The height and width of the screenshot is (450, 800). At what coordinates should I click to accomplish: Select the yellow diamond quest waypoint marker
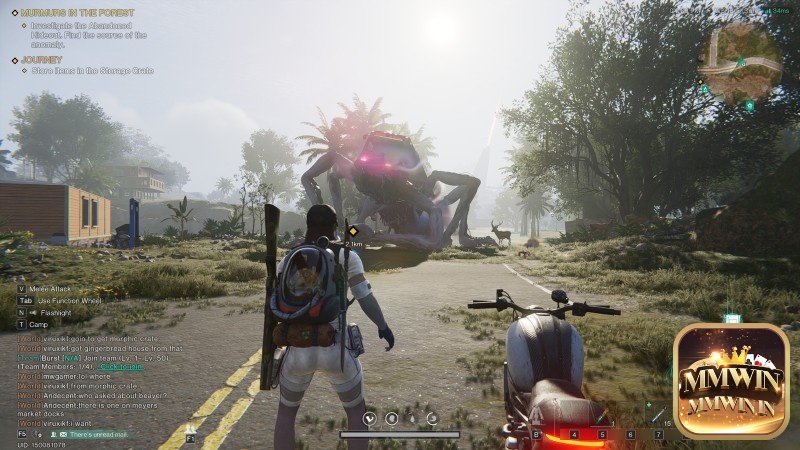point(353,231)
